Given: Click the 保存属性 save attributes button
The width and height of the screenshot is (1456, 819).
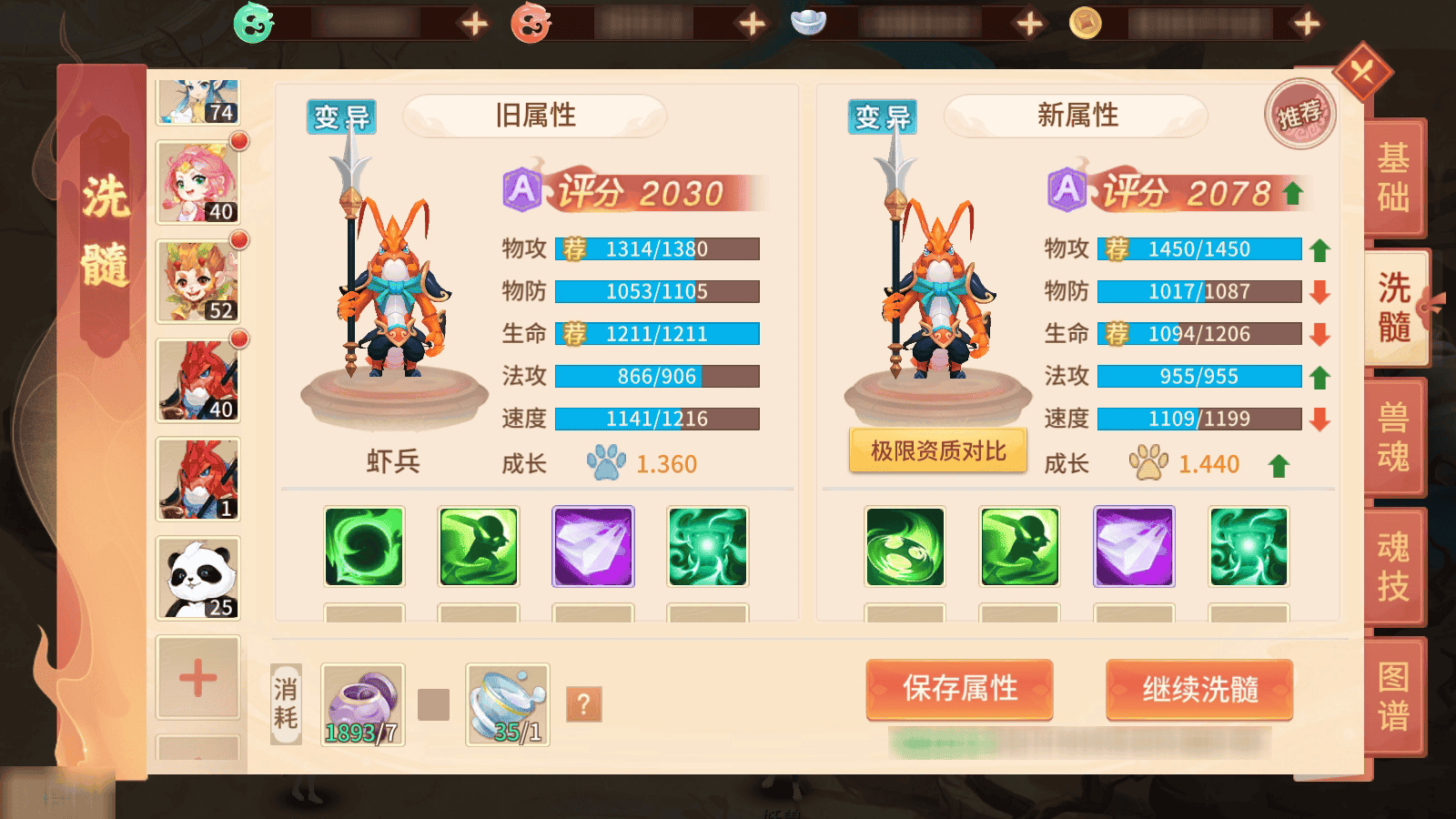Looking at the screenshot, I should (x=959, y=691).
